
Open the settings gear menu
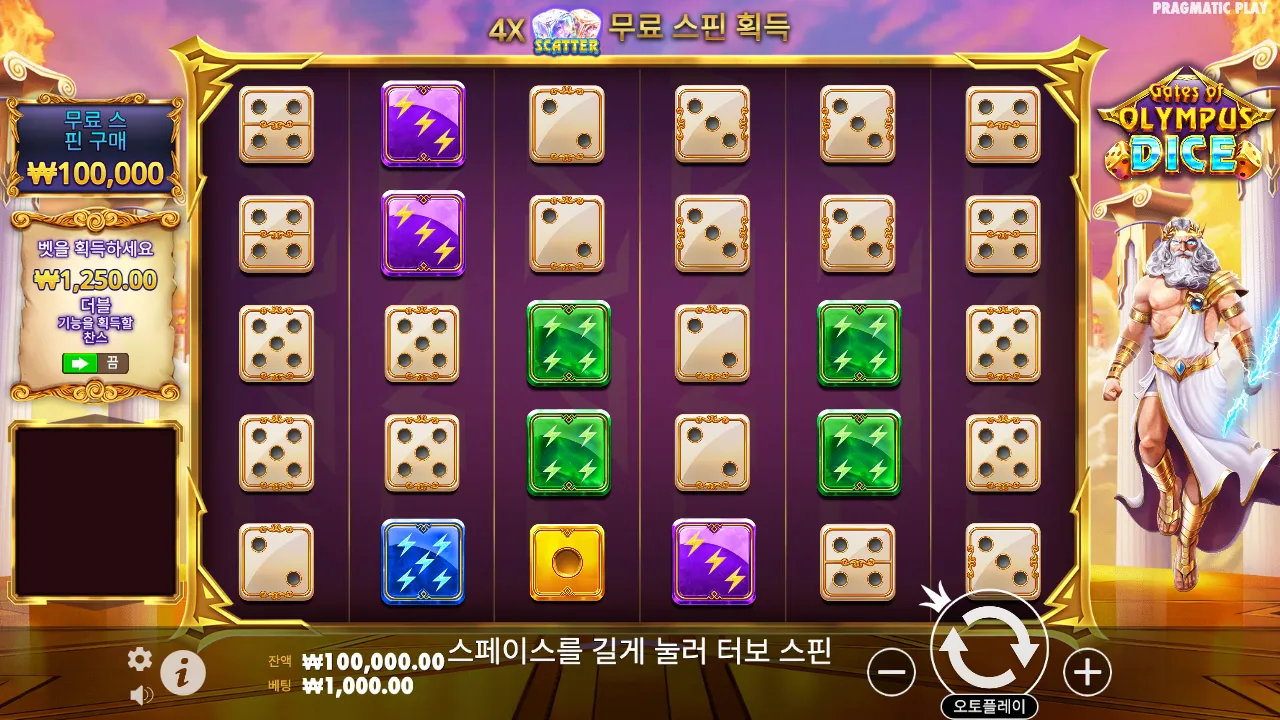(x=139, y=659)
